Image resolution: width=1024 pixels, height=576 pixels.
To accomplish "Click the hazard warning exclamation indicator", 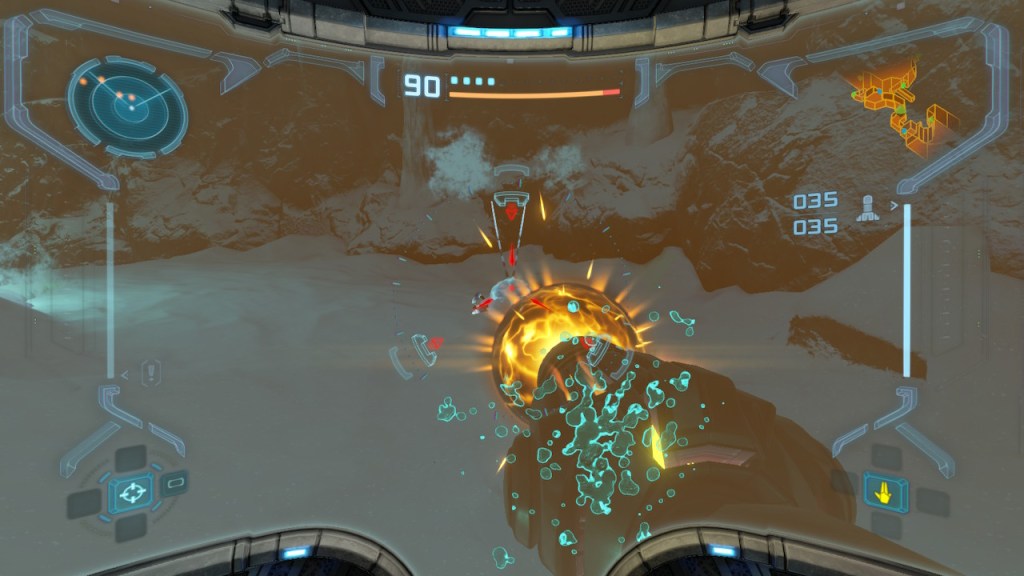I will [x=152, y=372].
